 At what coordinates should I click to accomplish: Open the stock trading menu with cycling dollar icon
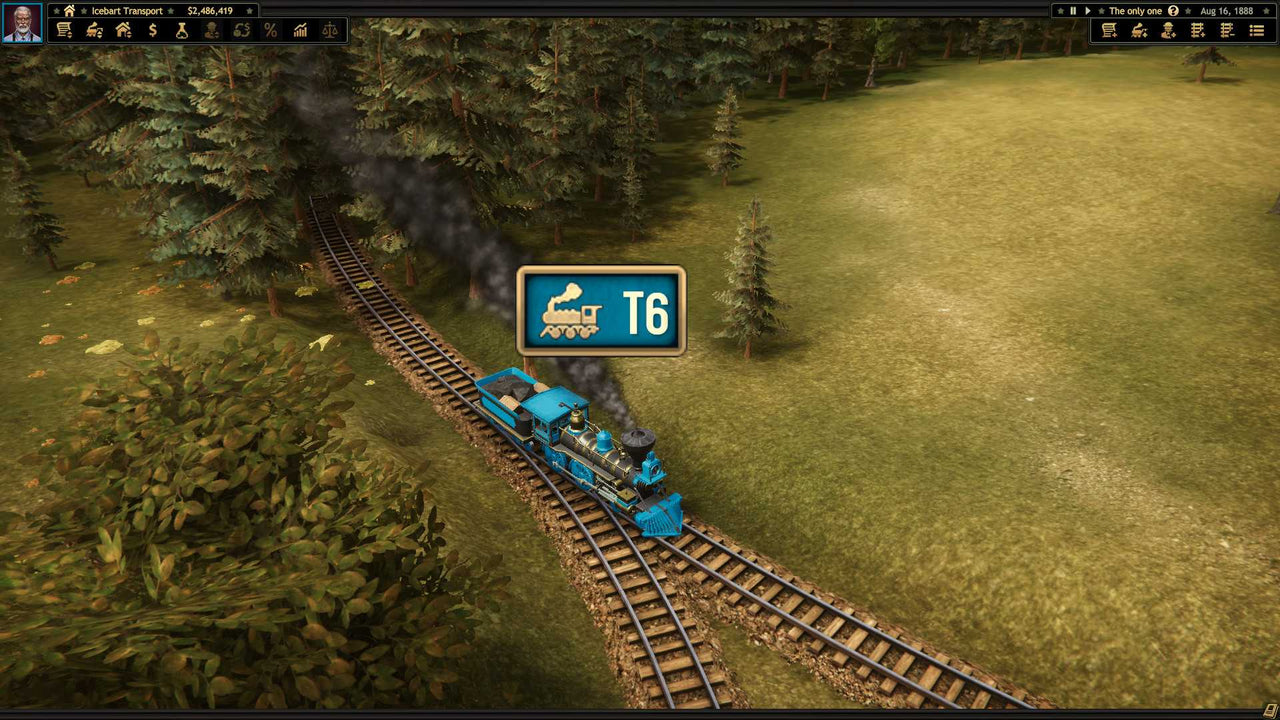[240, 30]
